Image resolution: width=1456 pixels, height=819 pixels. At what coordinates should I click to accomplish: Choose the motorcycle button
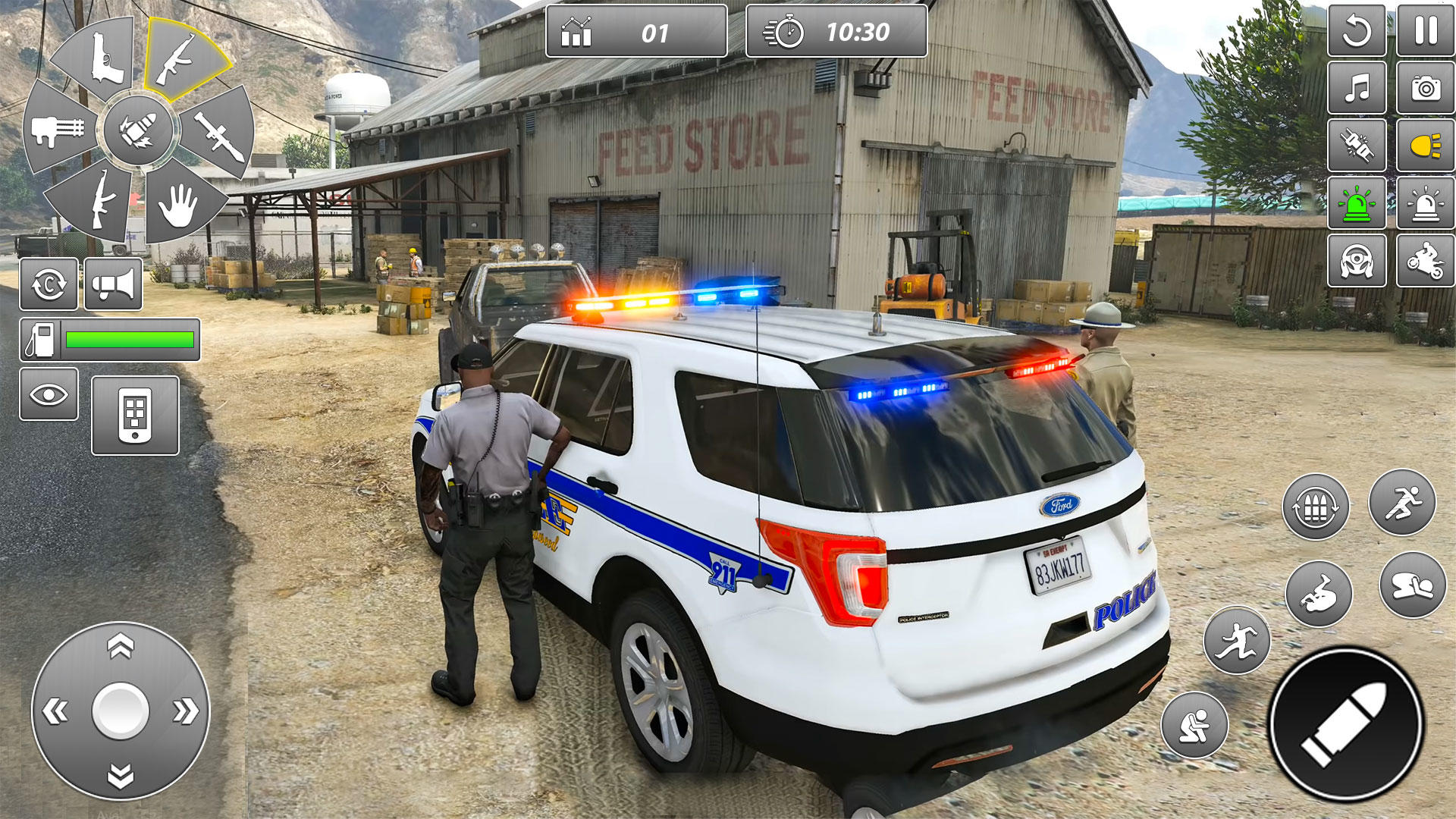(x=1425, y=261)
